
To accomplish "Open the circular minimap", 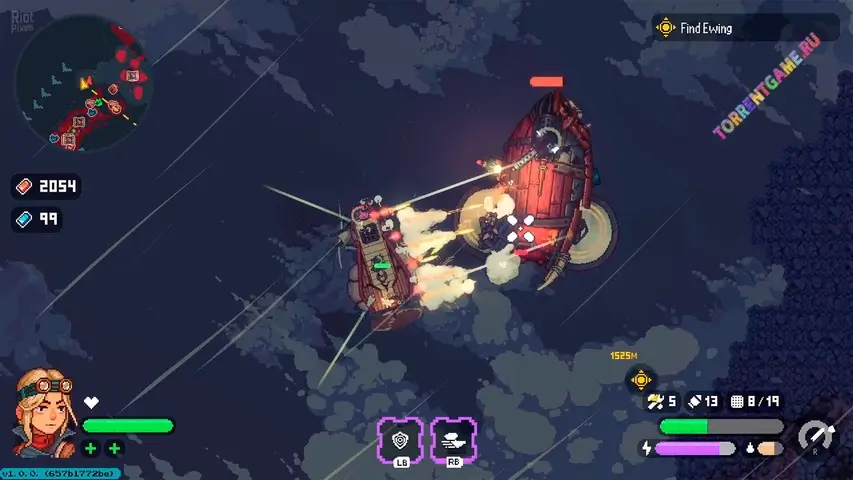I will (x=82, y=83).
